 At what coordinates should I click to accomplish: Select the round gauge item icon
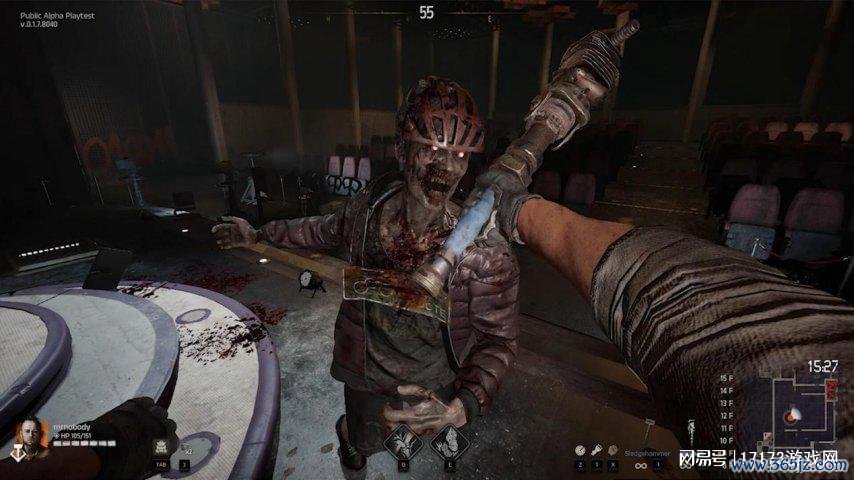click(579, 450)
